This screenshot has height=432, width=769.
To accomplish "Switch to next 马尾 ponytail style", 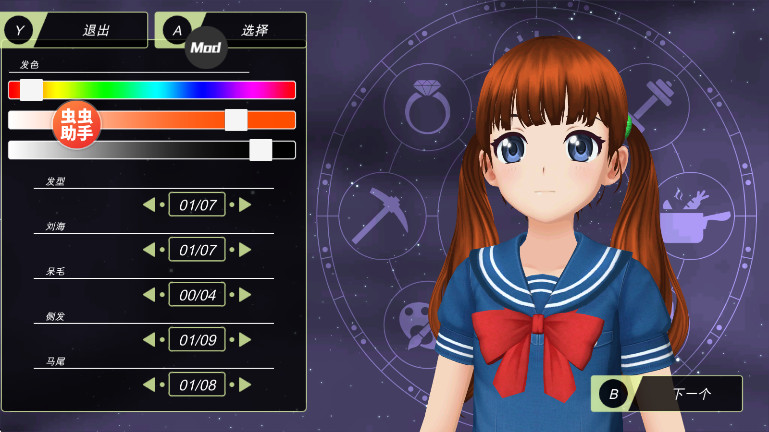I will 245,384.
